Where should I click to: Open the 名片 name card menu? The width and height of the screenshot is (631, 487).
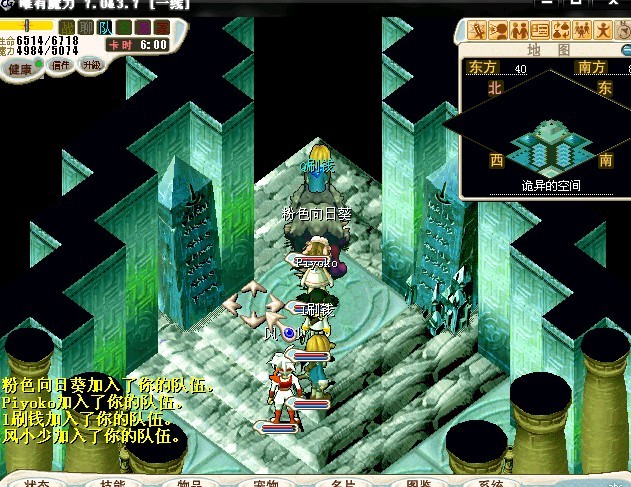(342, 482)
